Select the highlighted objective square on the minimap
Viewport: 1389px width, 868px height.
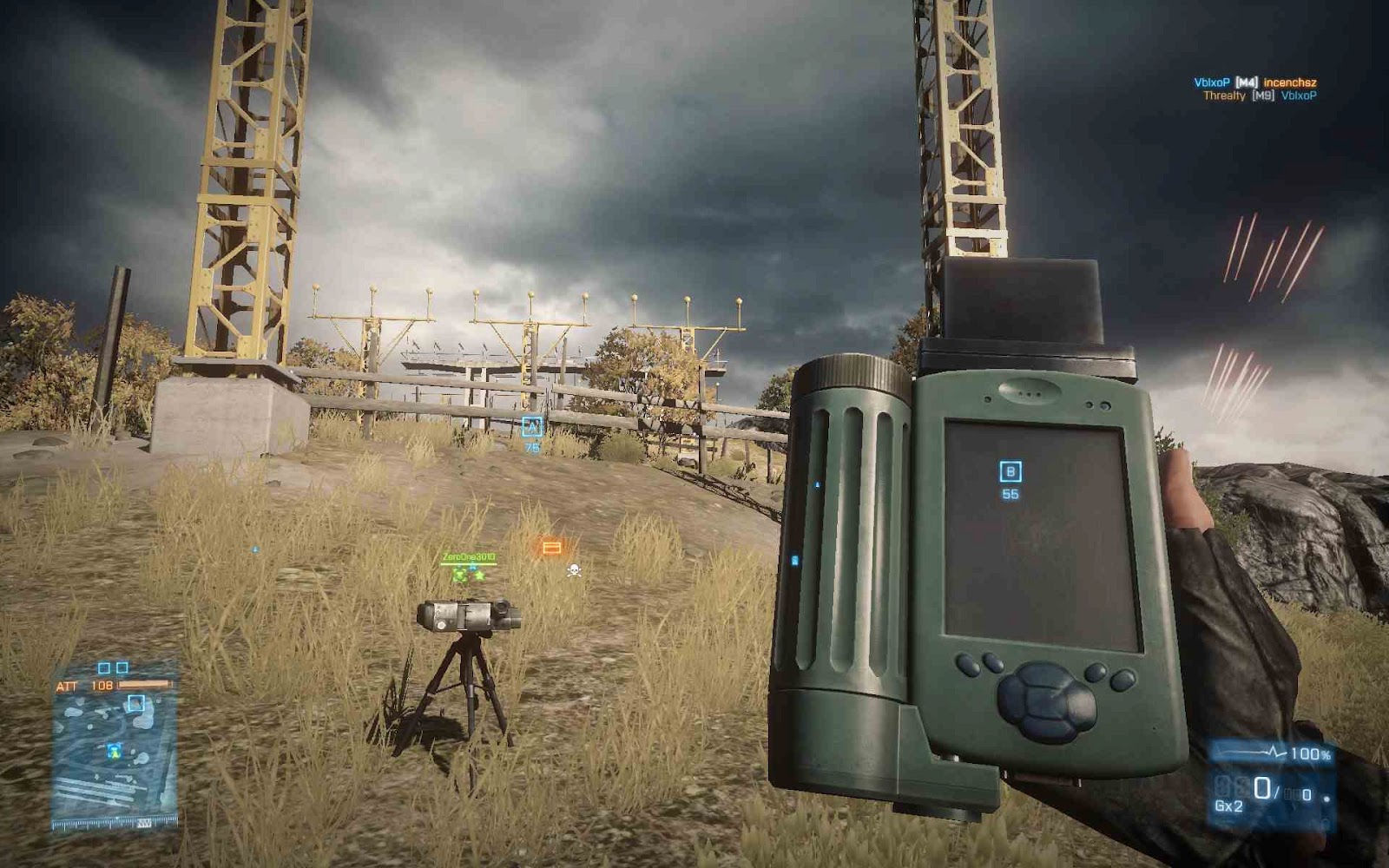pyautogui.click(x=136, y=702)
